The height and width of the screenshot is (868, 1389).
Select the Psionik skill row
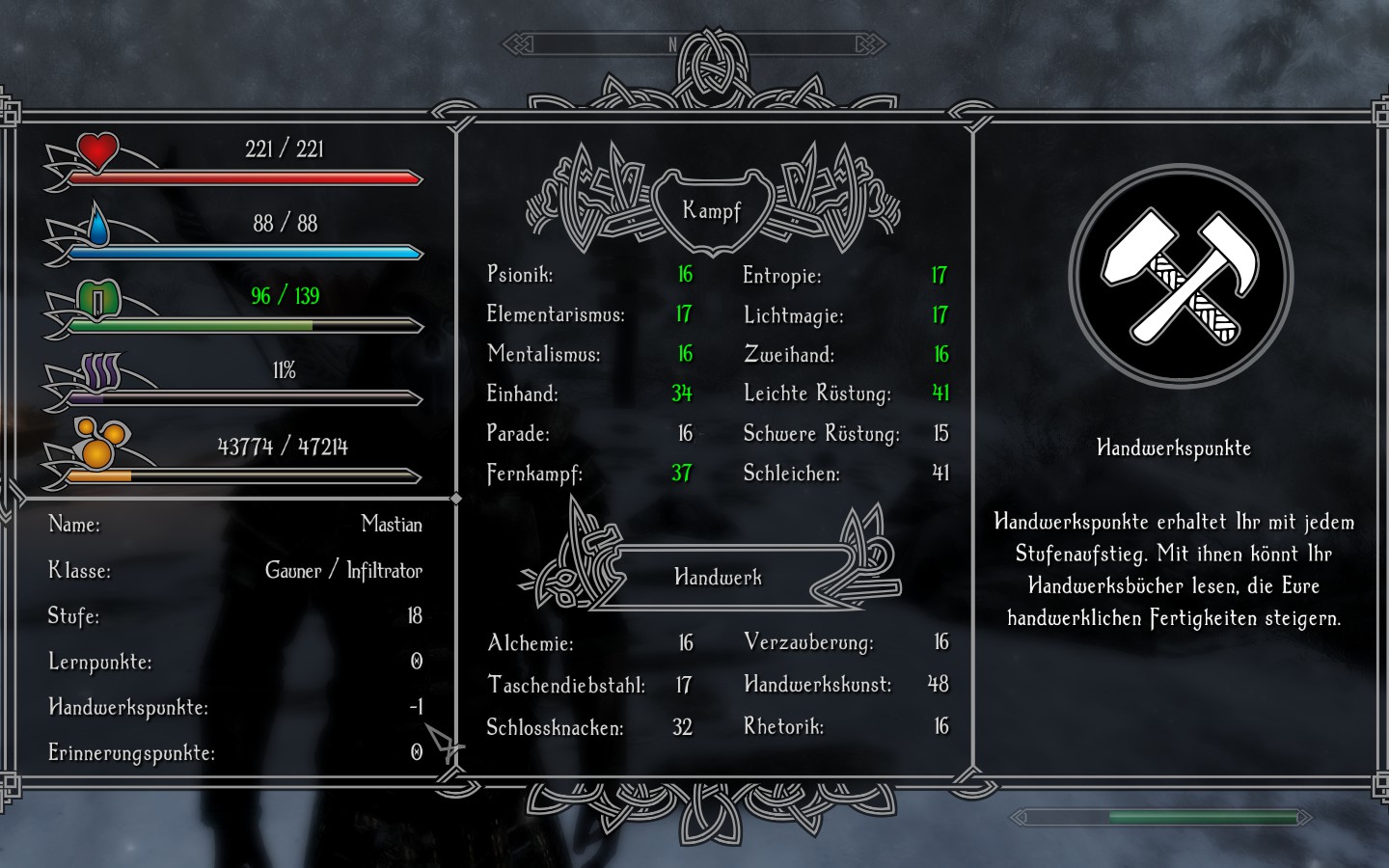(x=521, y=275)
